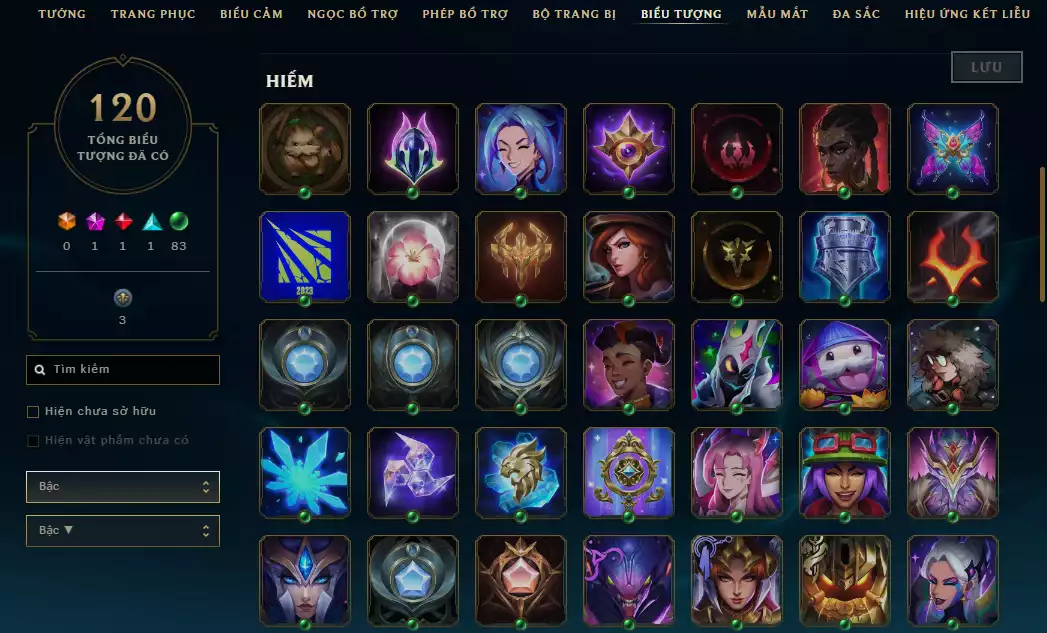Switch to the Tướng tab
This screenshot has height=633, width=1047.
(62, 14)
